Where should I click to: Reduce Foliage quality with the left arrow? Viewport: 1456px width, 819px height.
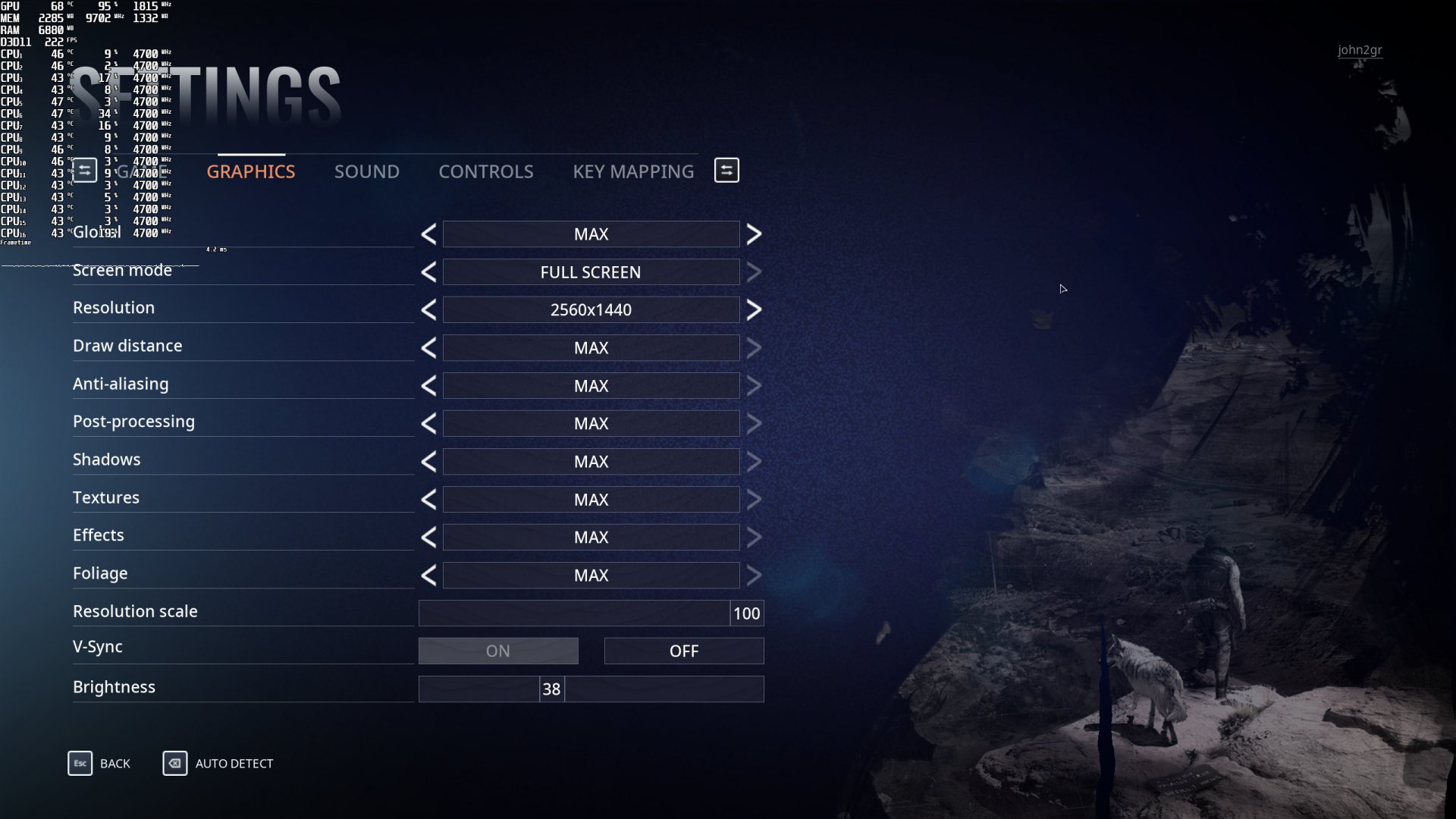(428, 575)
